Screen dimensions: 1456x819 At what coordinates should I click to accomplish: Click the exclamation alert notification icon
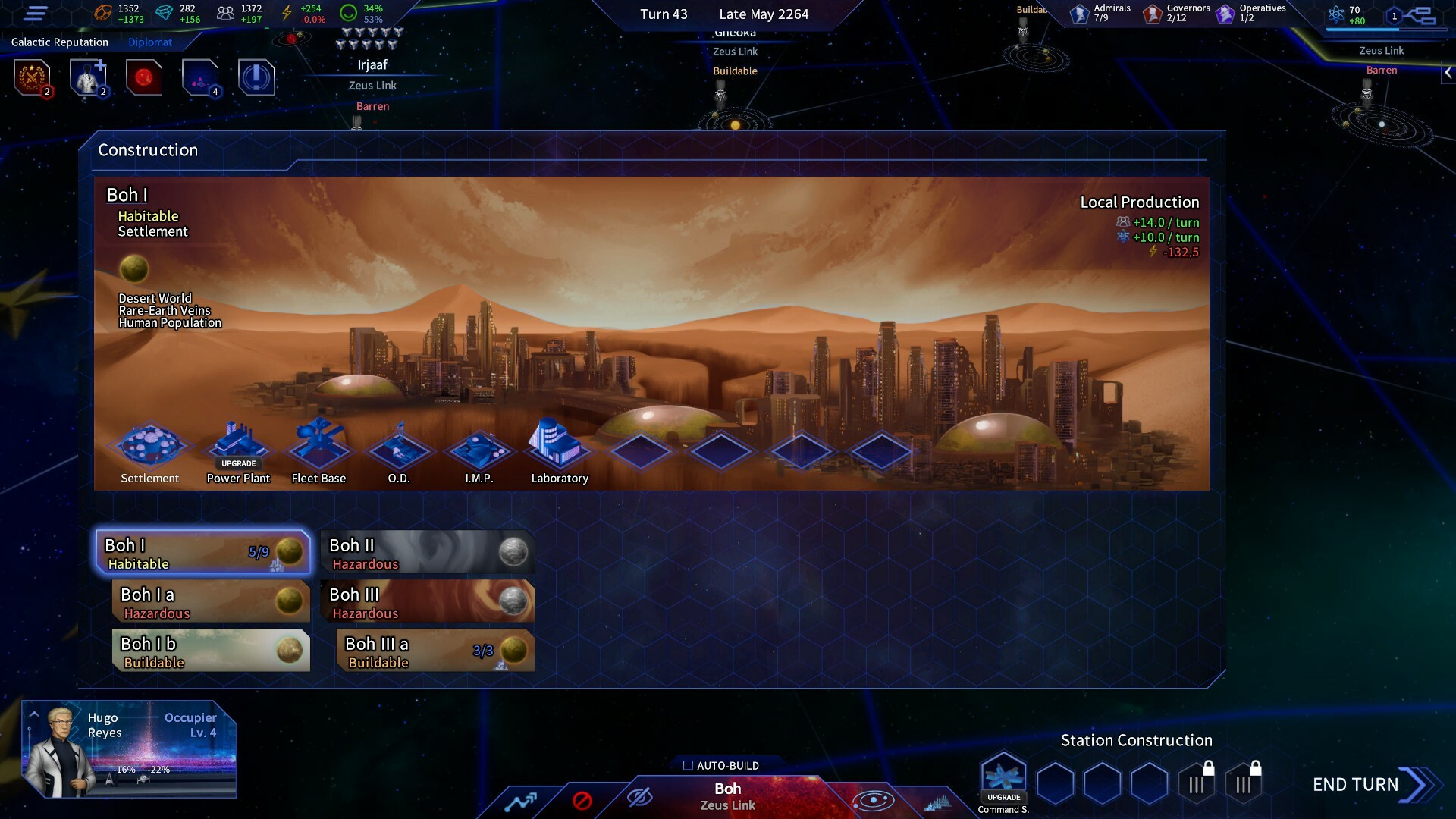[x=256, y=77]
